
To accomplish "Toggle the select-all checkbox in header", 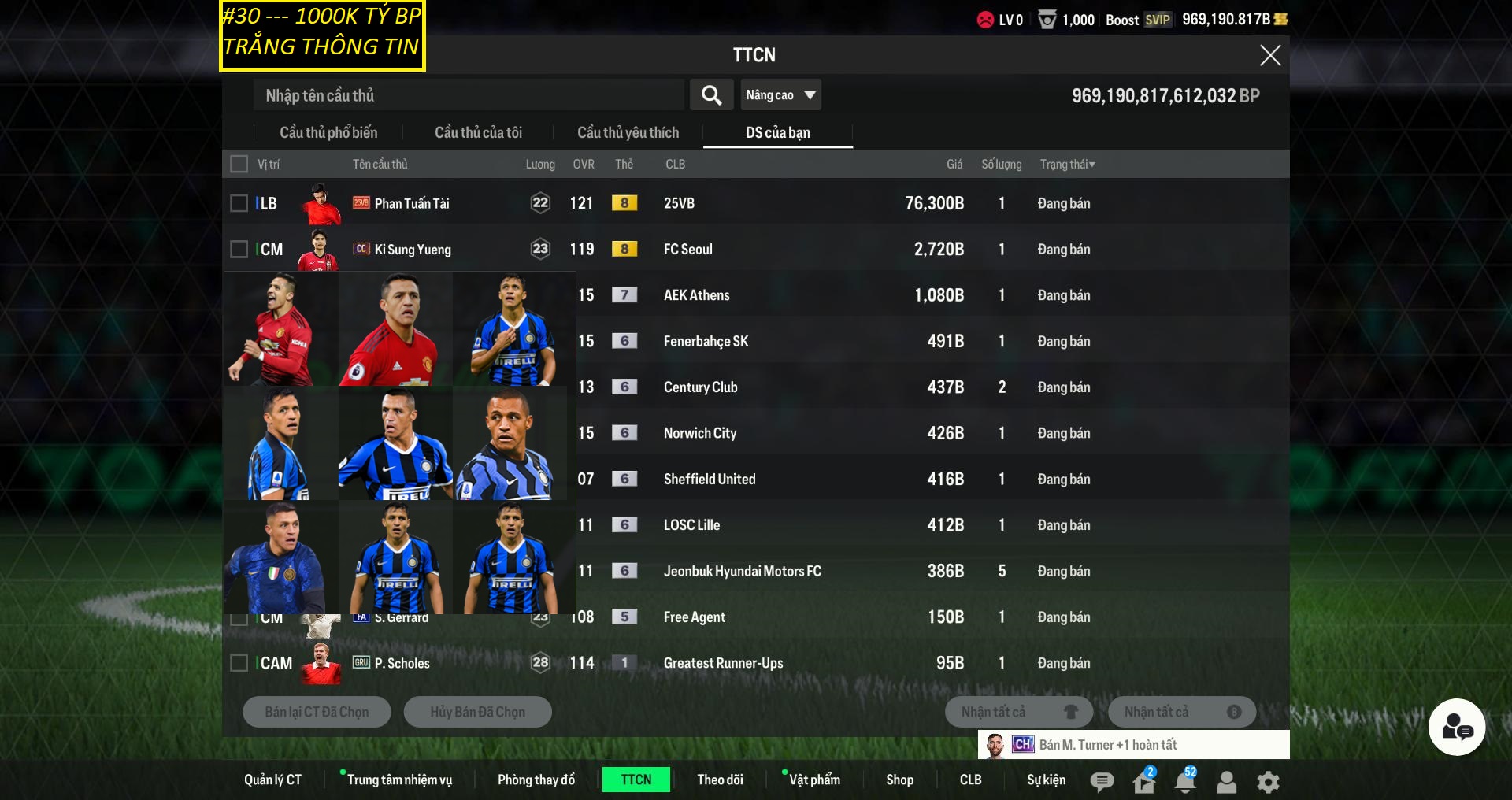I will coord(239,164).
